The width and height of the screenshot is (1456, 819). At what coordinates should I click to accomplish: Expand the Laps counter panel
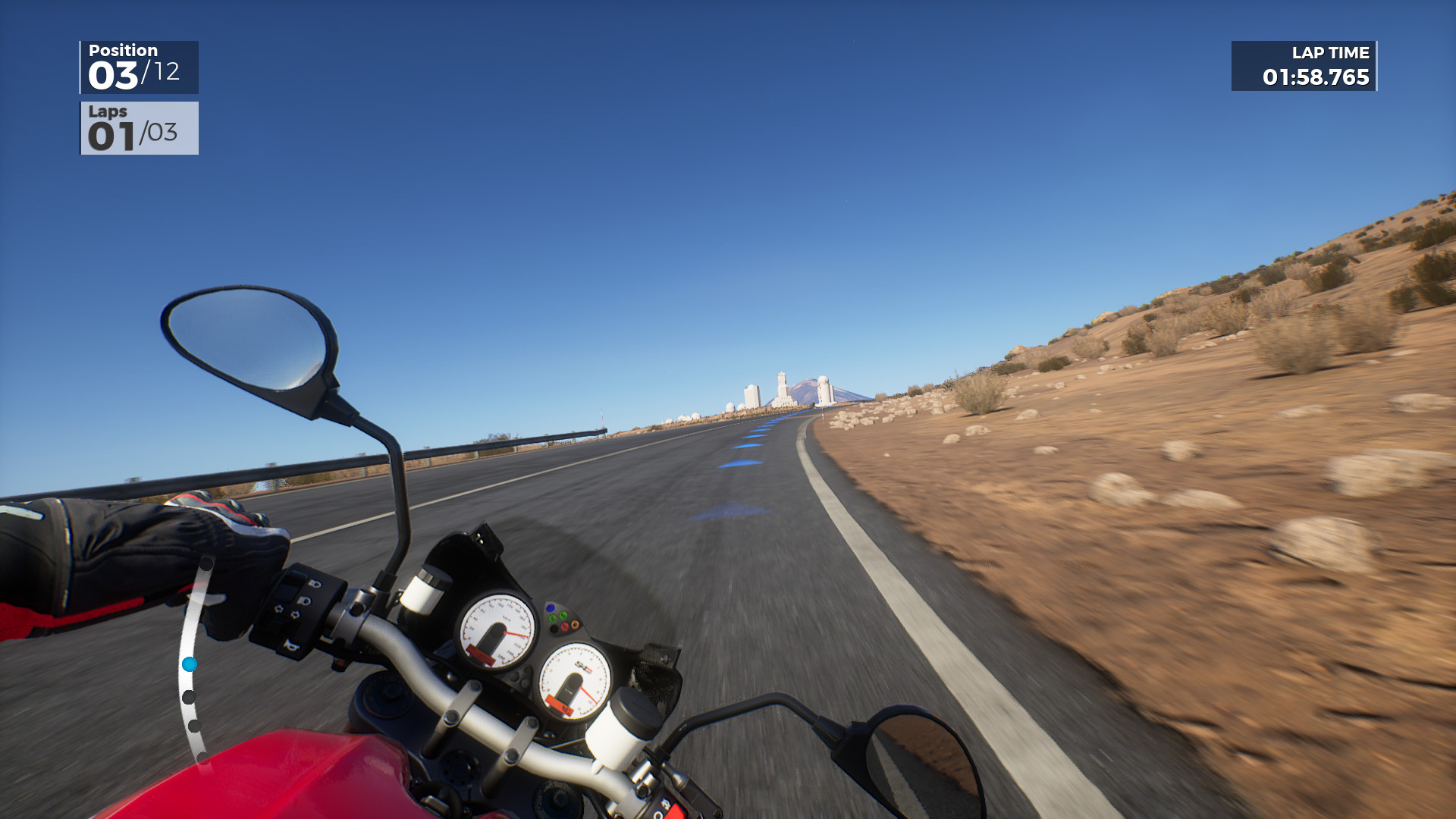click(139, 129)
